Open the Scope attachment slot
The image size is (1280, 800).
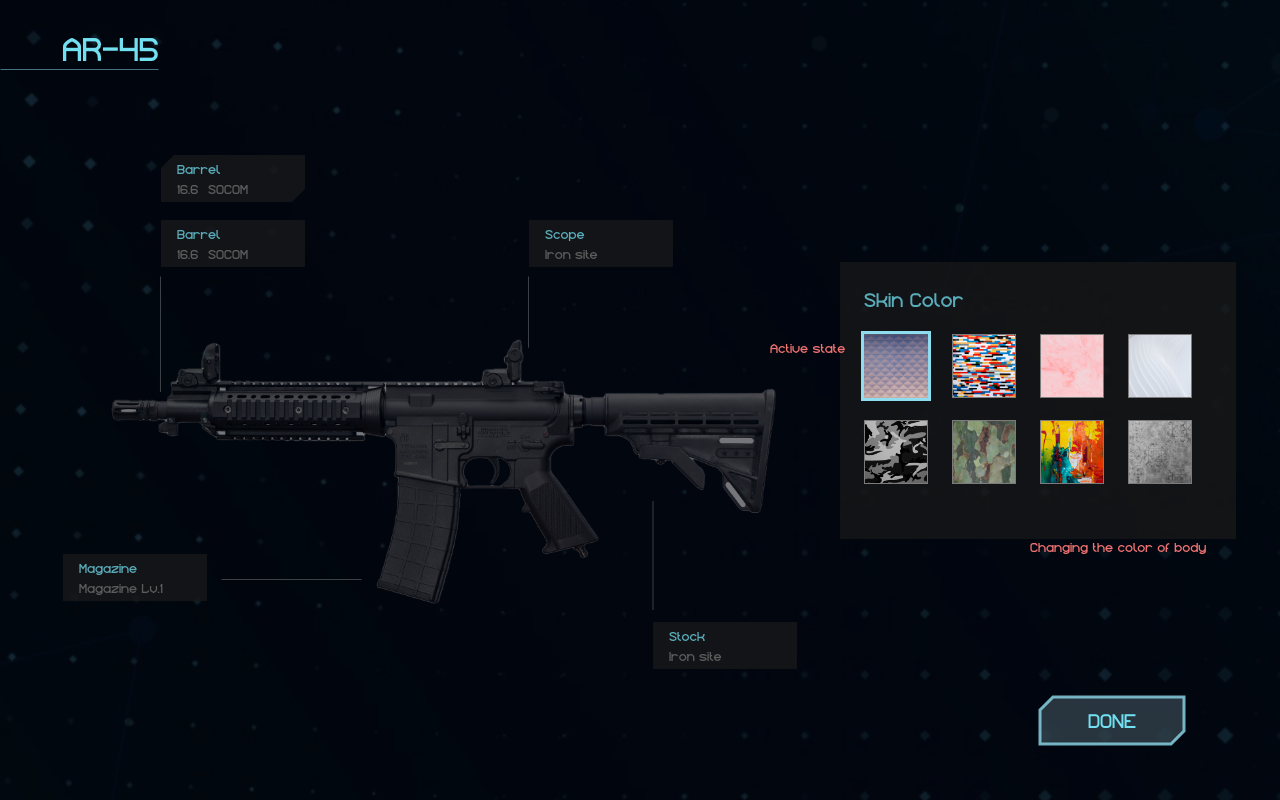tap(600, 244)
